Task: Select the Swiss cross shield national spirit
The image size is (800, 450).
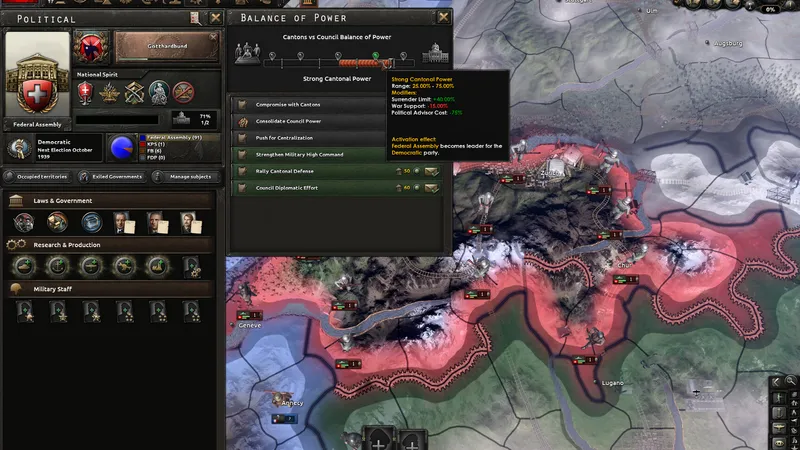Action: pos(86,92)
